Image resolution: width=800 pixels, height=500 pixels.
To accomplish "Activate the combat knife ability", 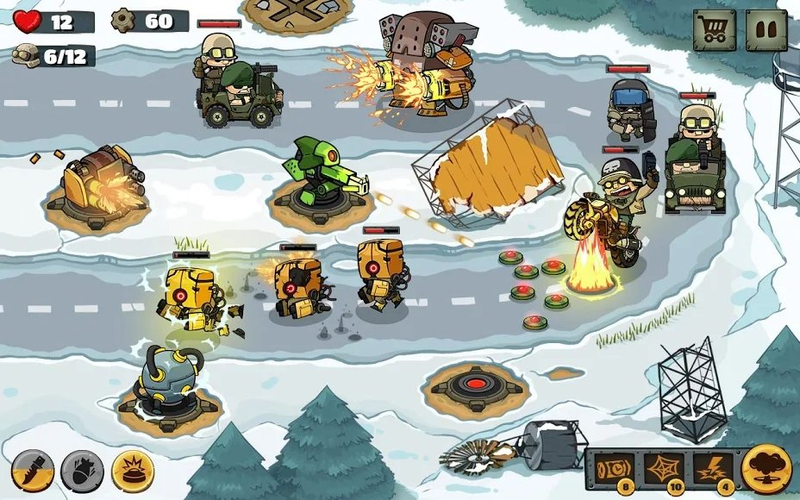I will coord(32,469).
